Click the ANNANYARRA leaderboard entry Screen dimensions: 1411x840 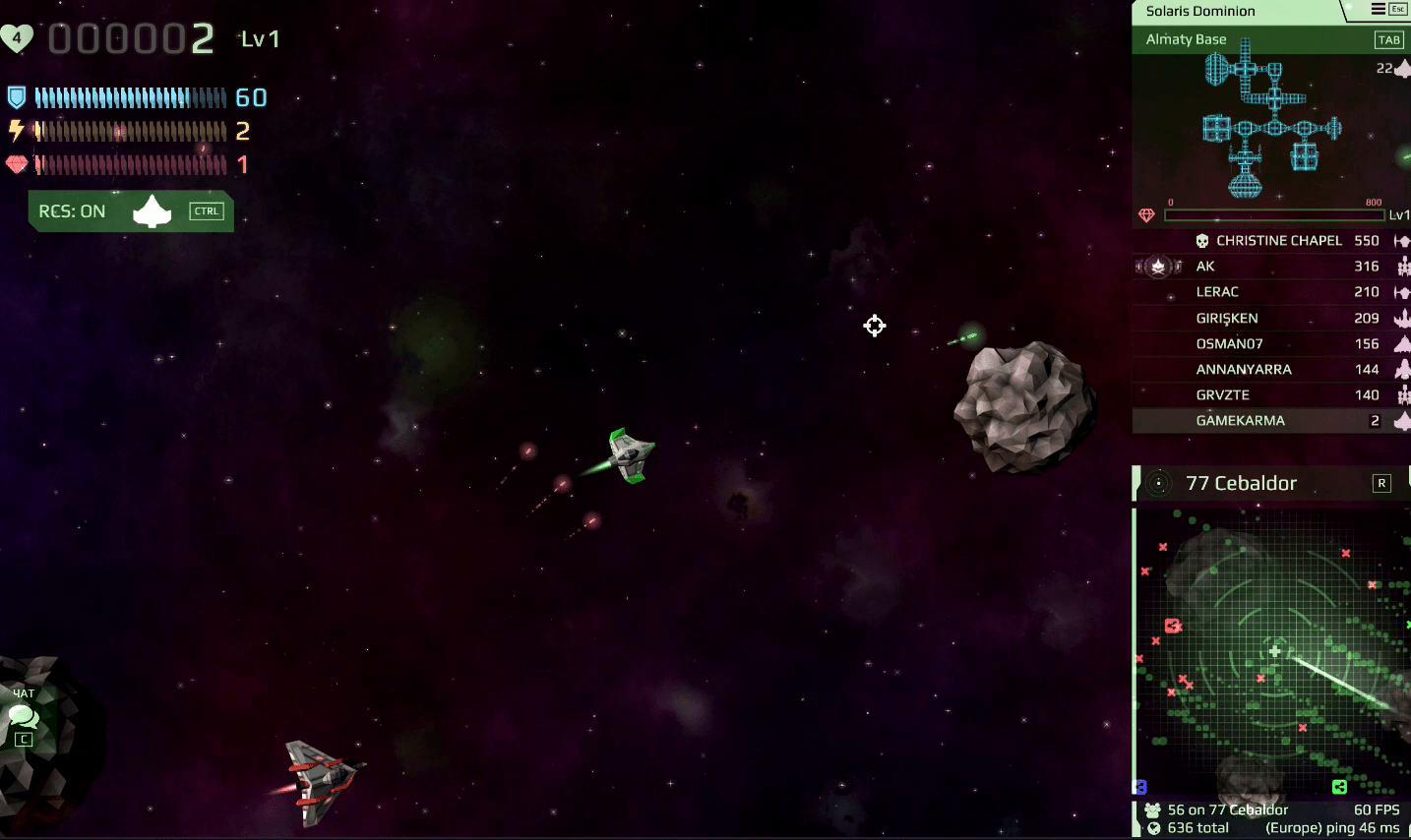coord(1244,369)
